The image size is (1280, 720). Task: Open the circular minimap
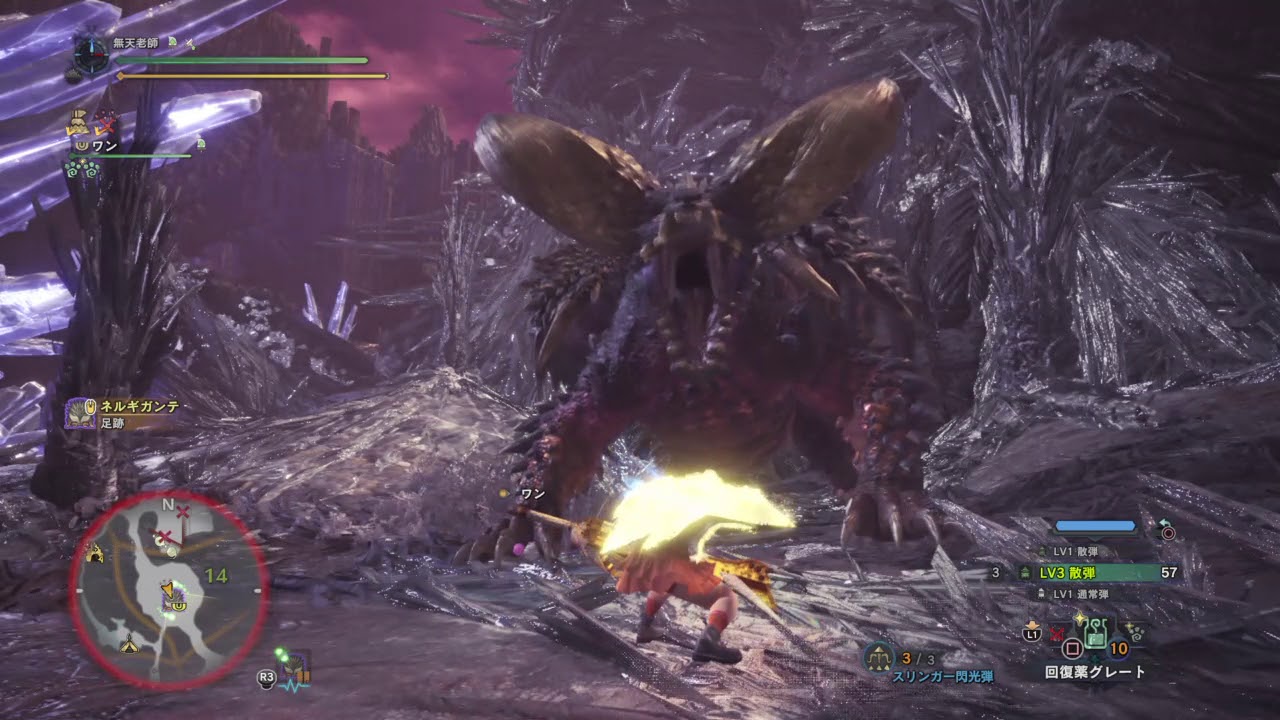coord(168,590)
